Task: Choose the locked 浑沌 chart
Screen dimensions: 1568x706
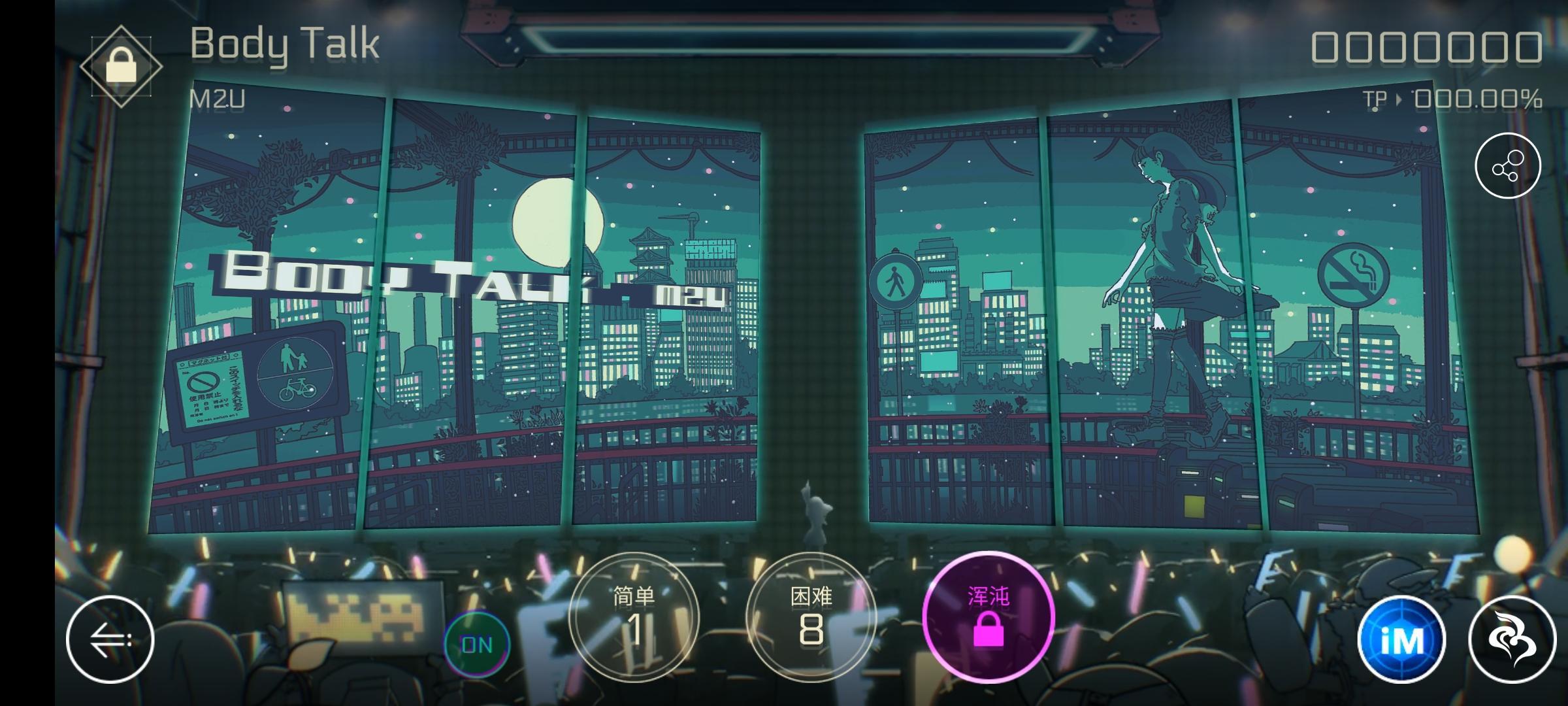Action: pyautogui.click(x=989, y=616)
